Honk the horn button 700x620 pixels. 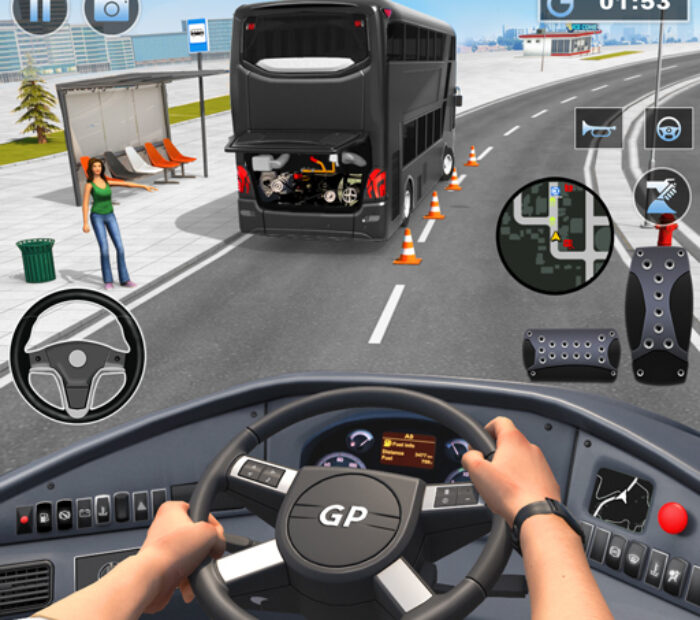[x=598, y=128]
